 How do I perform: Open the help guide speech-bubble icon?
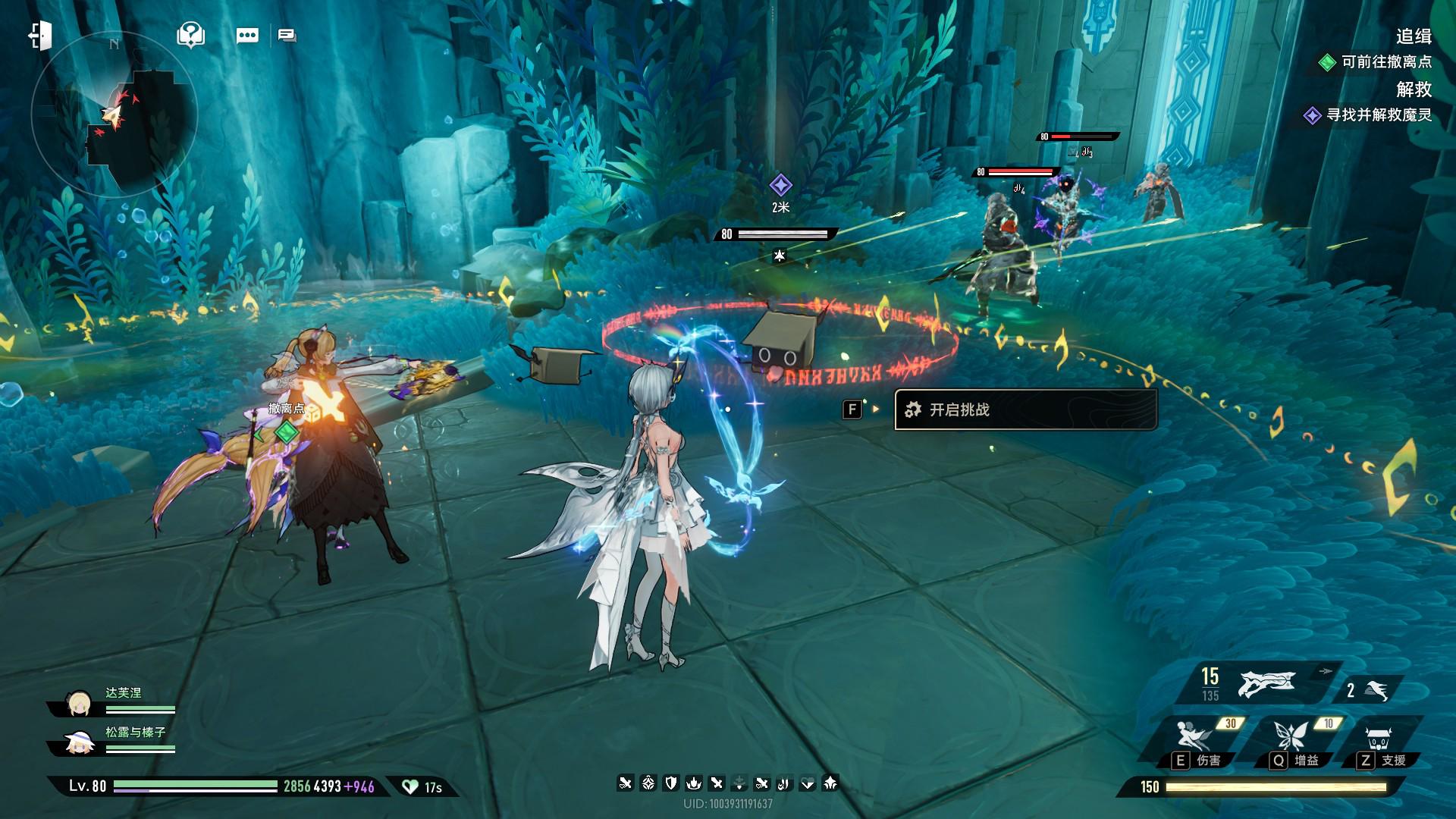(x=190, y=35)
